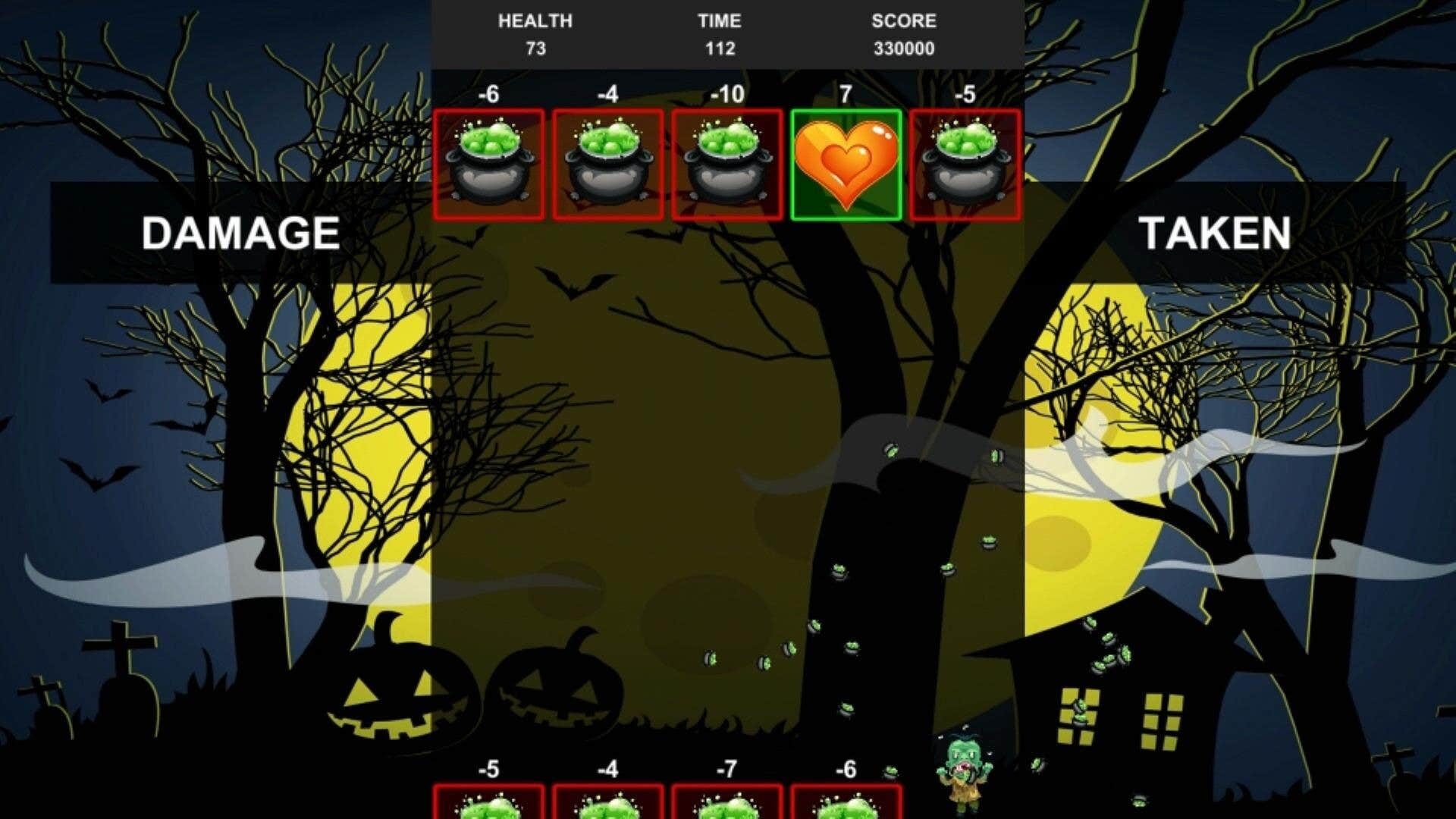Click the -4 cauldron in the bottom row
Screen dimensions: 1456x819
coord(608,808)
